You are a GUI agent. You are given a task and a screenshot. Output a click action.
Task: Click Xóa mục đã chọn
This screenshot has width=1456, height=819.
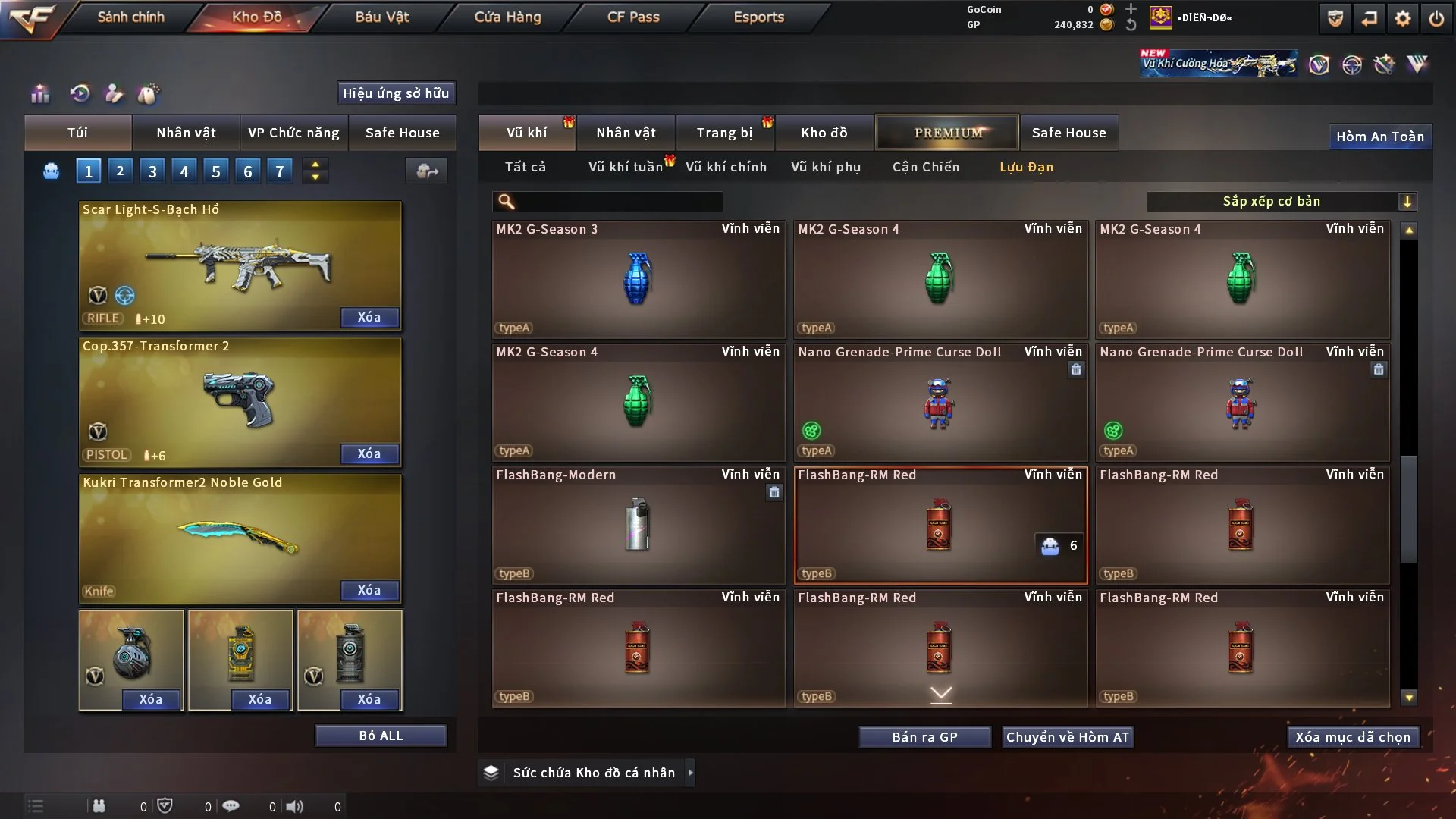1353,737
